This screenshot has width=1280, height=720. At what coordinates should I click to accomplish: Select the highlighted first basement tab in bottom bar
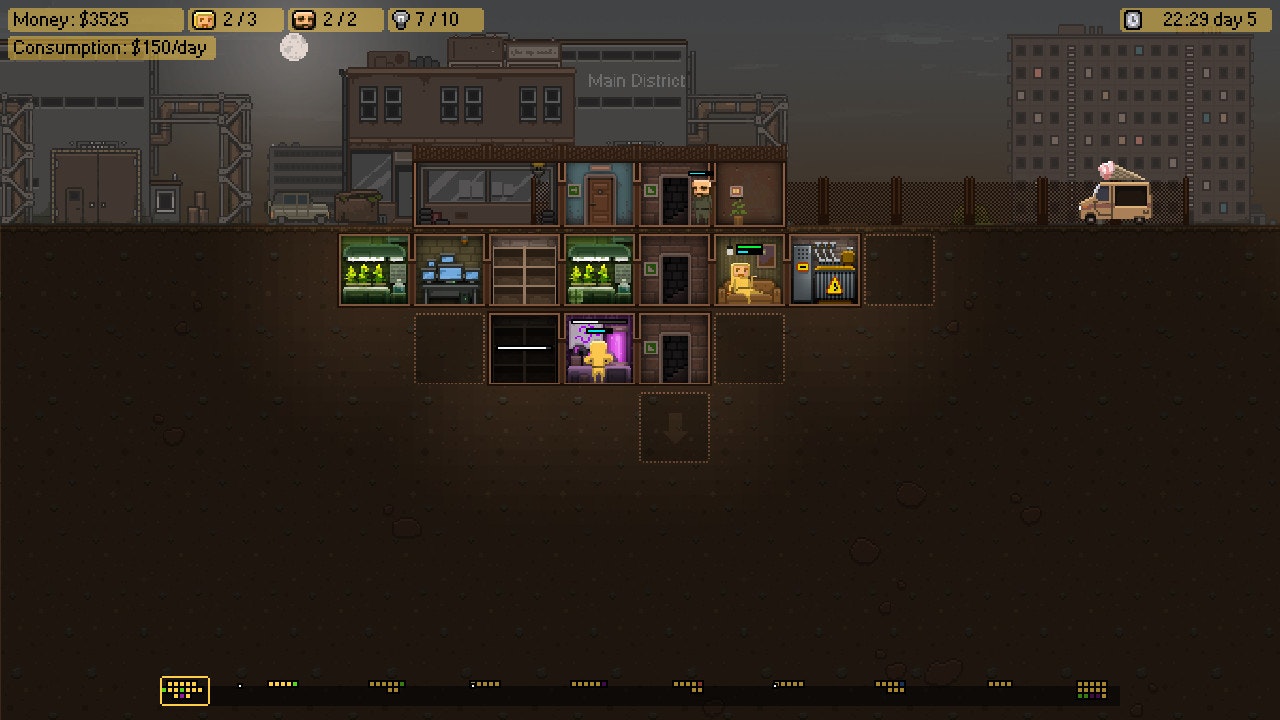tap(184, 691)
